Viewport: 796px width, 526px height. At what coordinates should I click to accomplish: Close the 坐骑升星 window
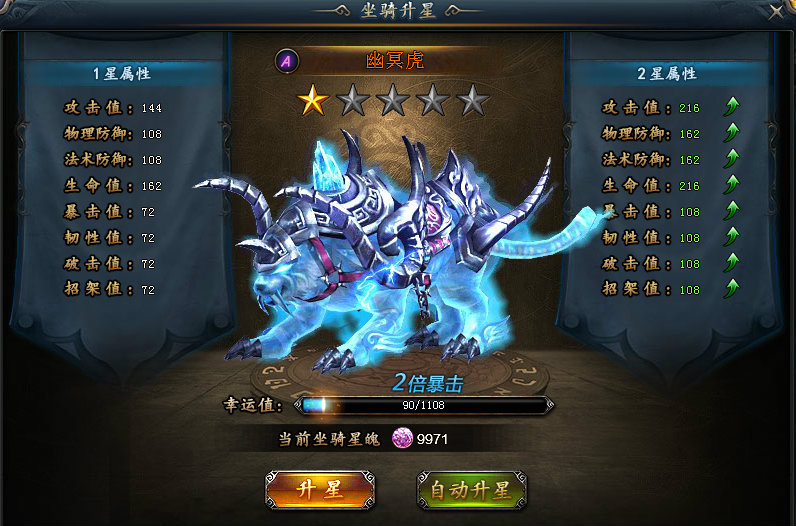(777, 12)
